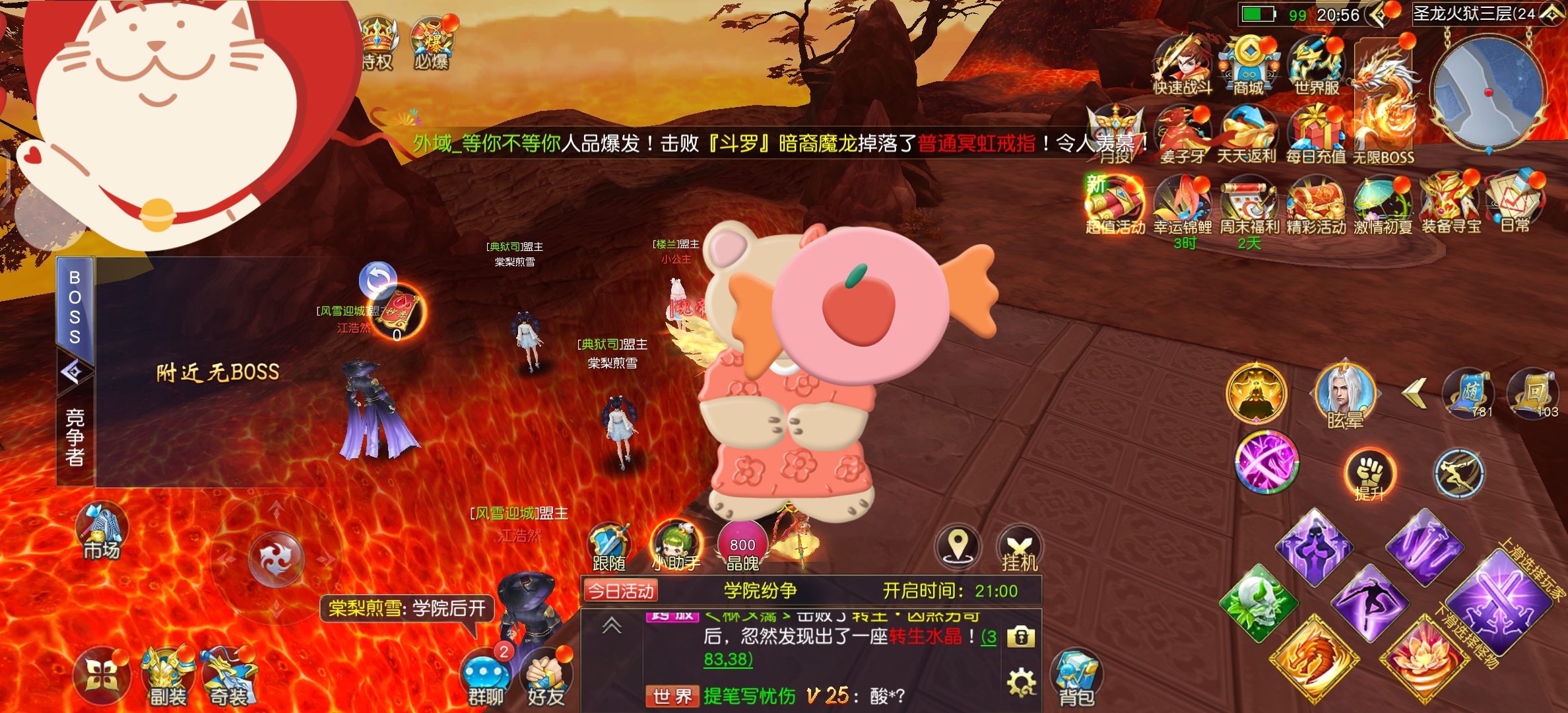This screenshot has width=1568, height=713.
Task: Open the 商城 shop
Action: point(1248,66)
